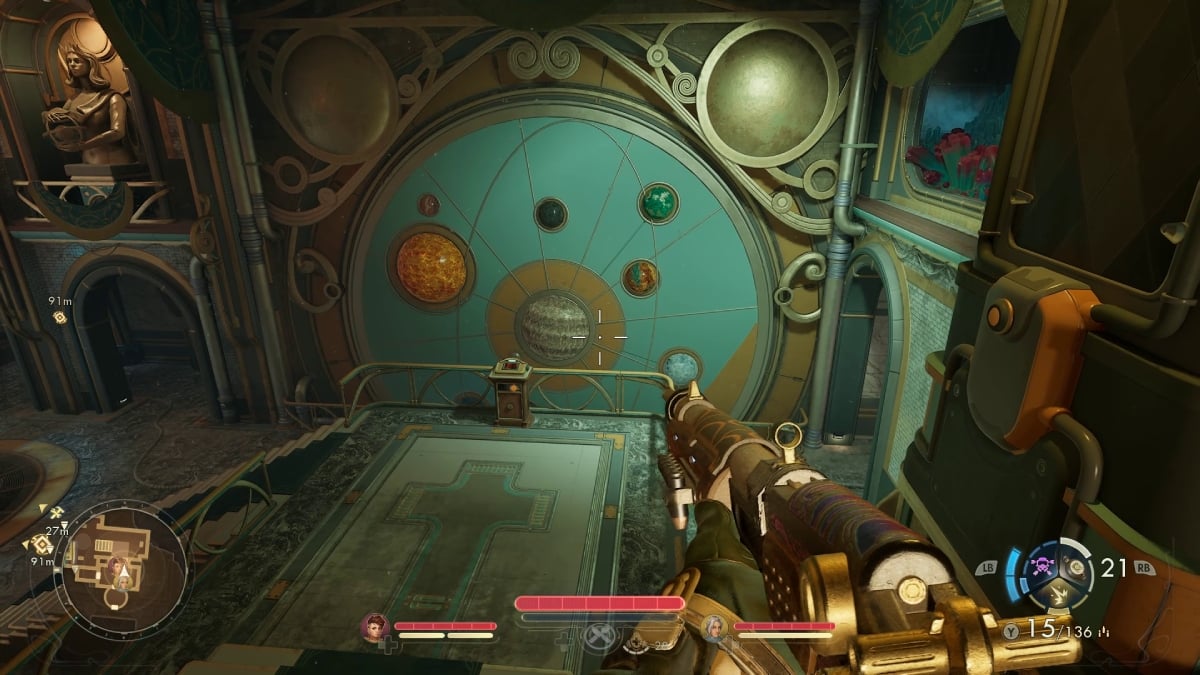Select the white-haired companion portrait

click(x=715, y=628)
